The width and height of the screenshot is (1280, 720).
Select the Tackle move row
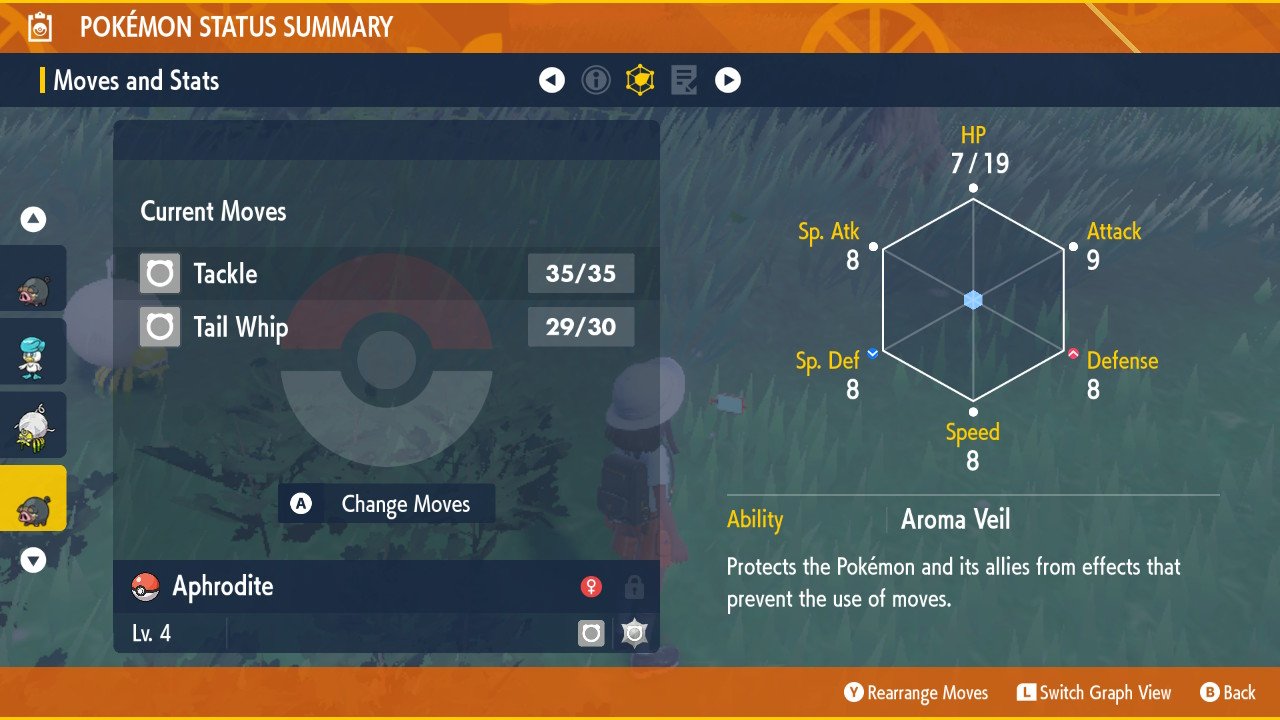[x=386, y=273]
